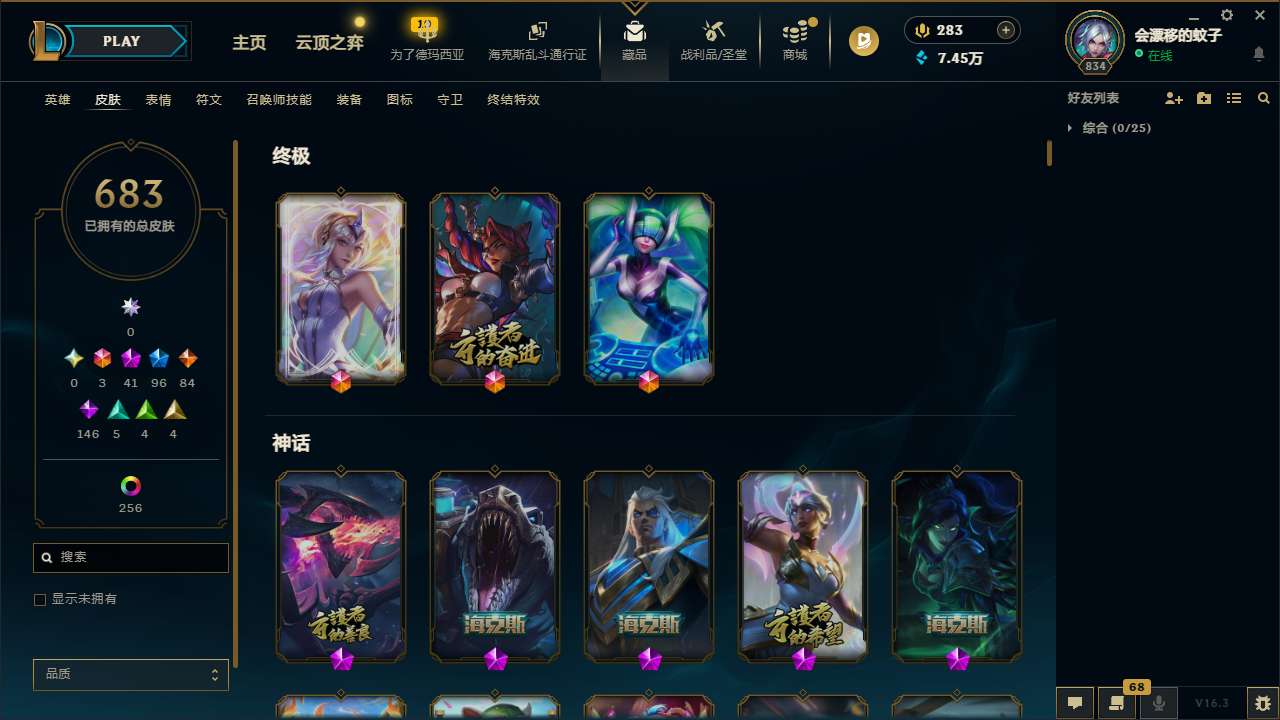Click the 搜索 skin search field
Screen dimensions: 1280x720
(x=130, y=557)
